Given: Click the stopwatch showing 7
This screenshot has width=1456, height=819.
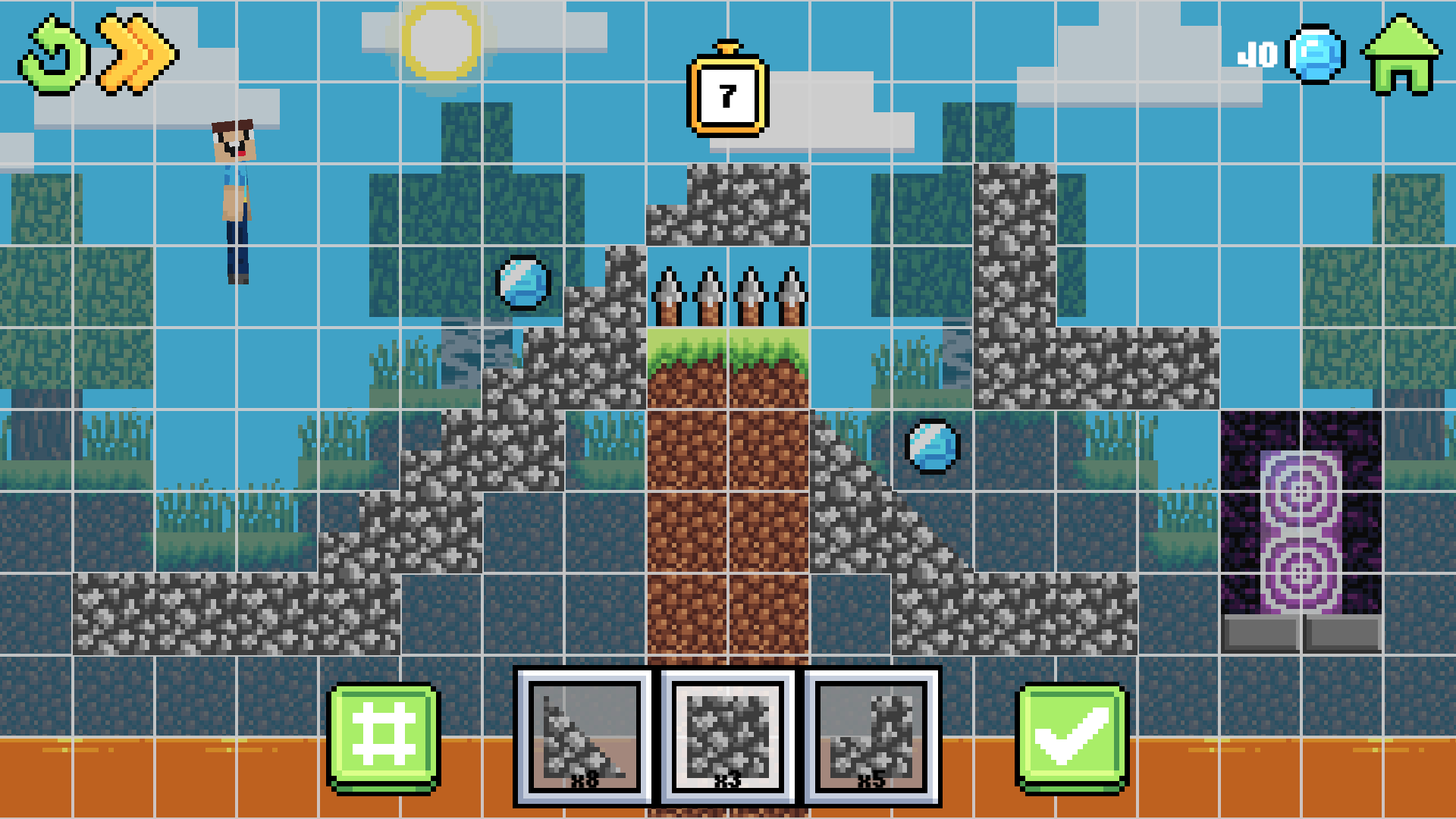Looking at the screenshot, I should (x=726, y=95).
